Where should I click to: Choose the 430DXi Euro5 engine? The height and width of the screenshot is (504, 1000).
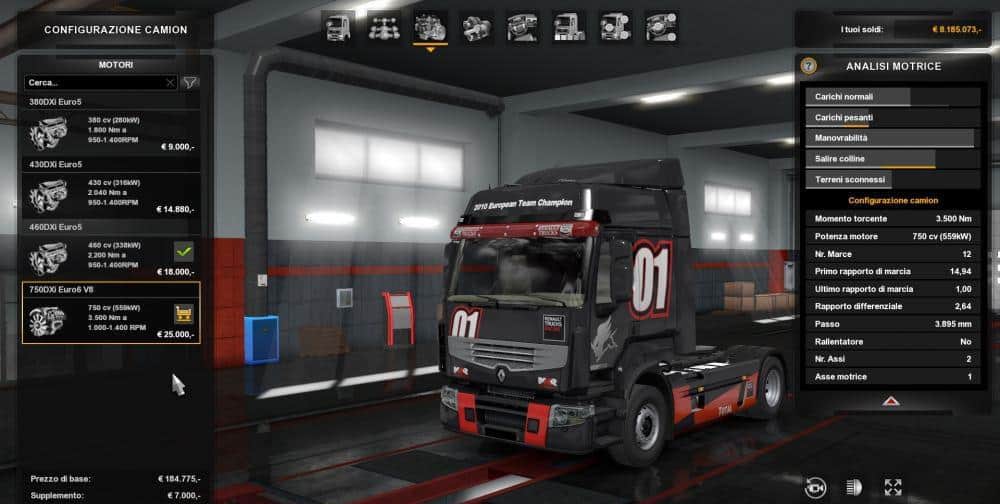click(x=110, y=194)
